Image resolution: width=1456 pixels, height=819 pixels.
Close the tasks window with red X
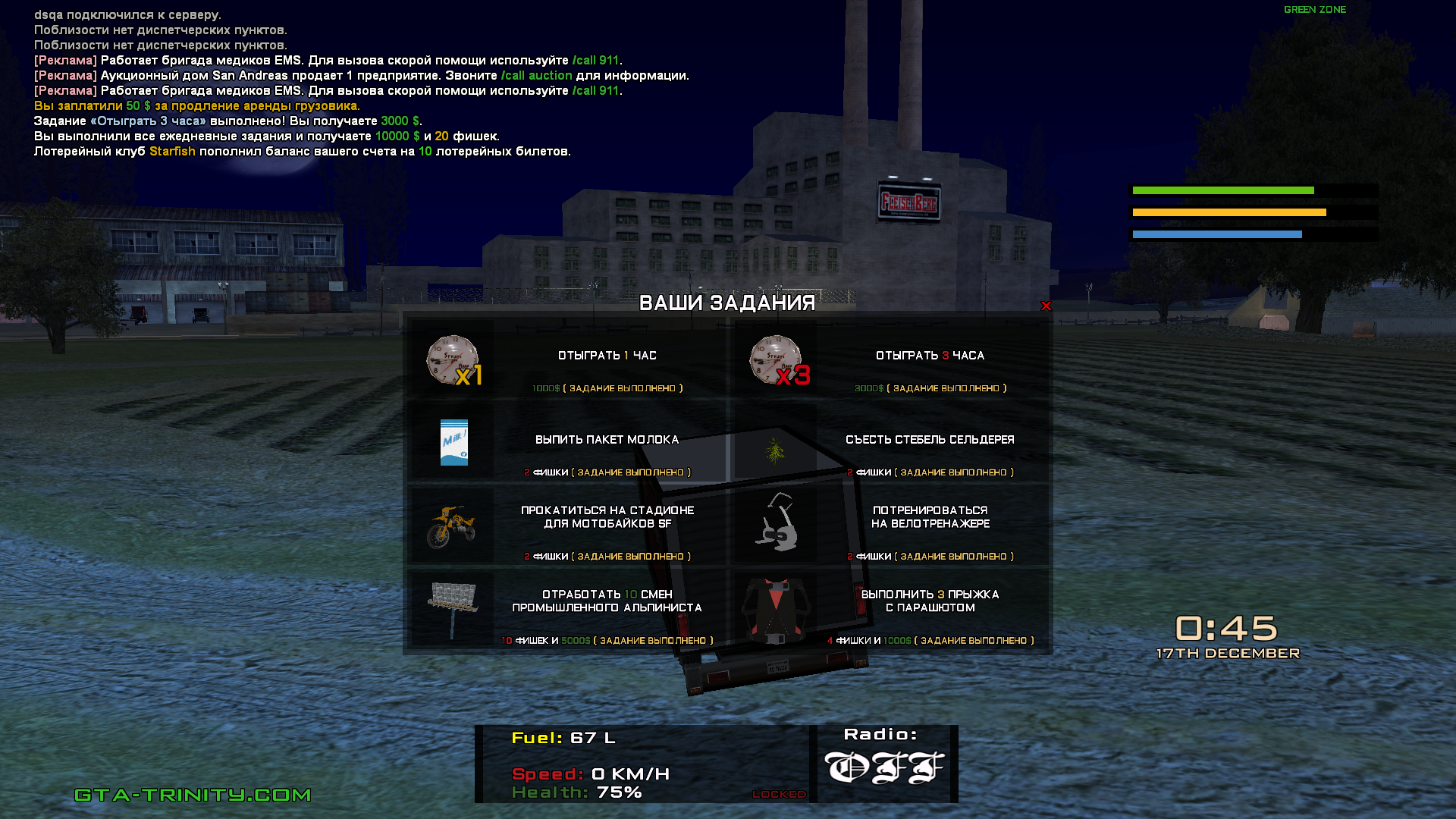(x=1046, y=306)
